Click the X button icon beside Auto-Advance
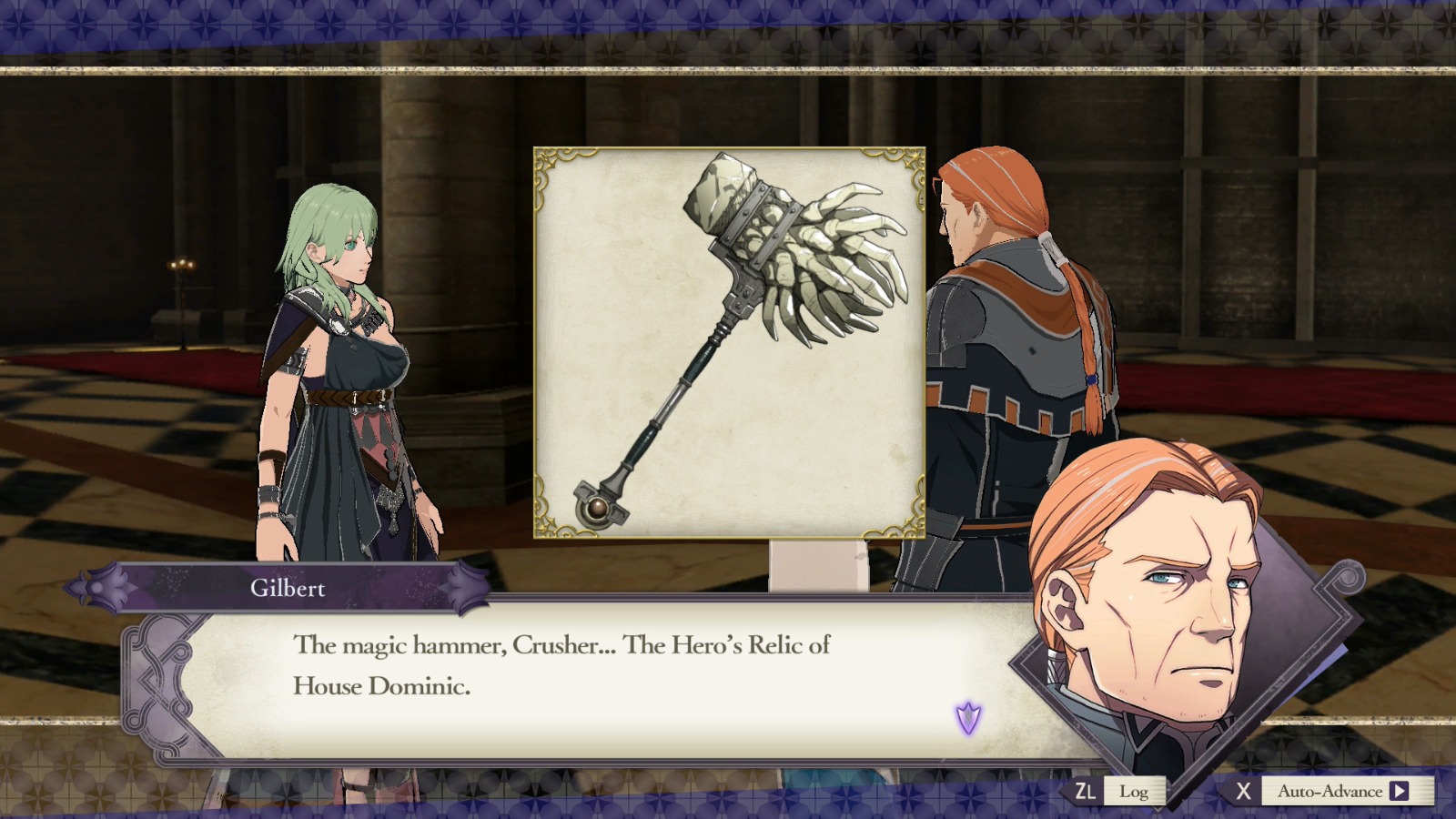 (1243, 791)
